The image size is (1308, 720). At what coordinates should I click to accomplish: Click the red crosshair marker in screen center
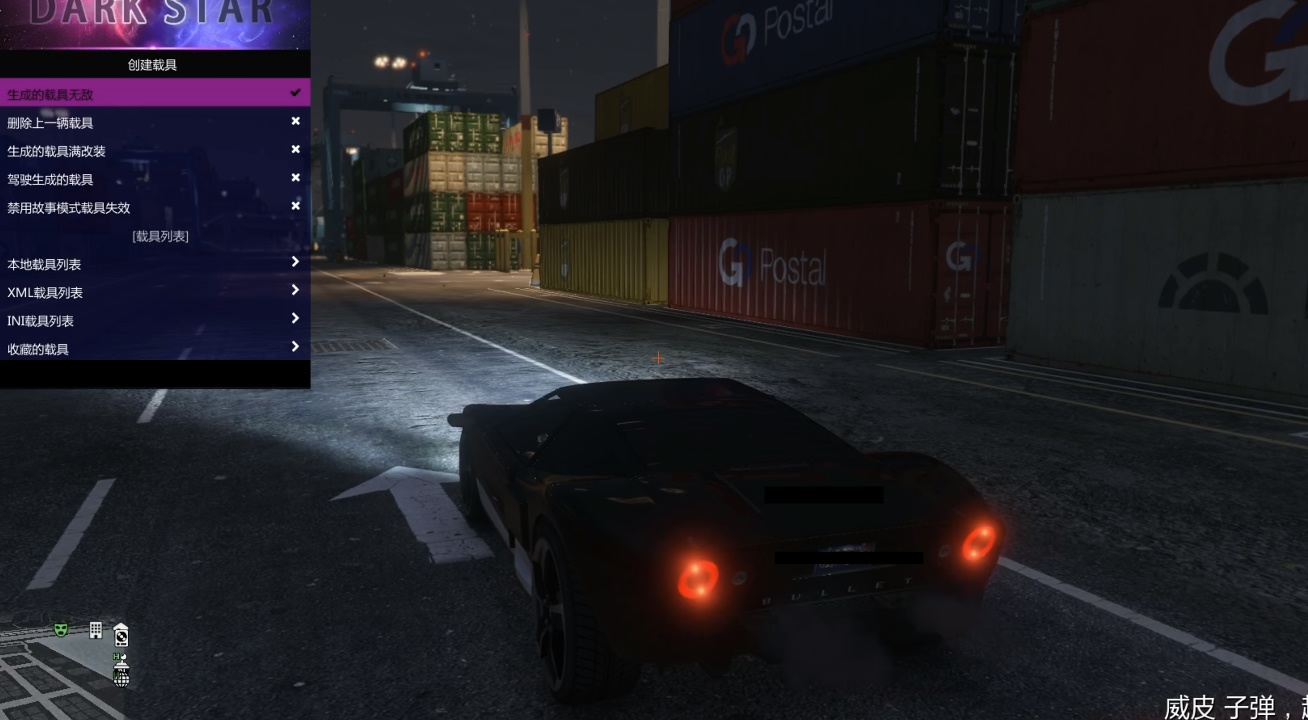[658, 357]
